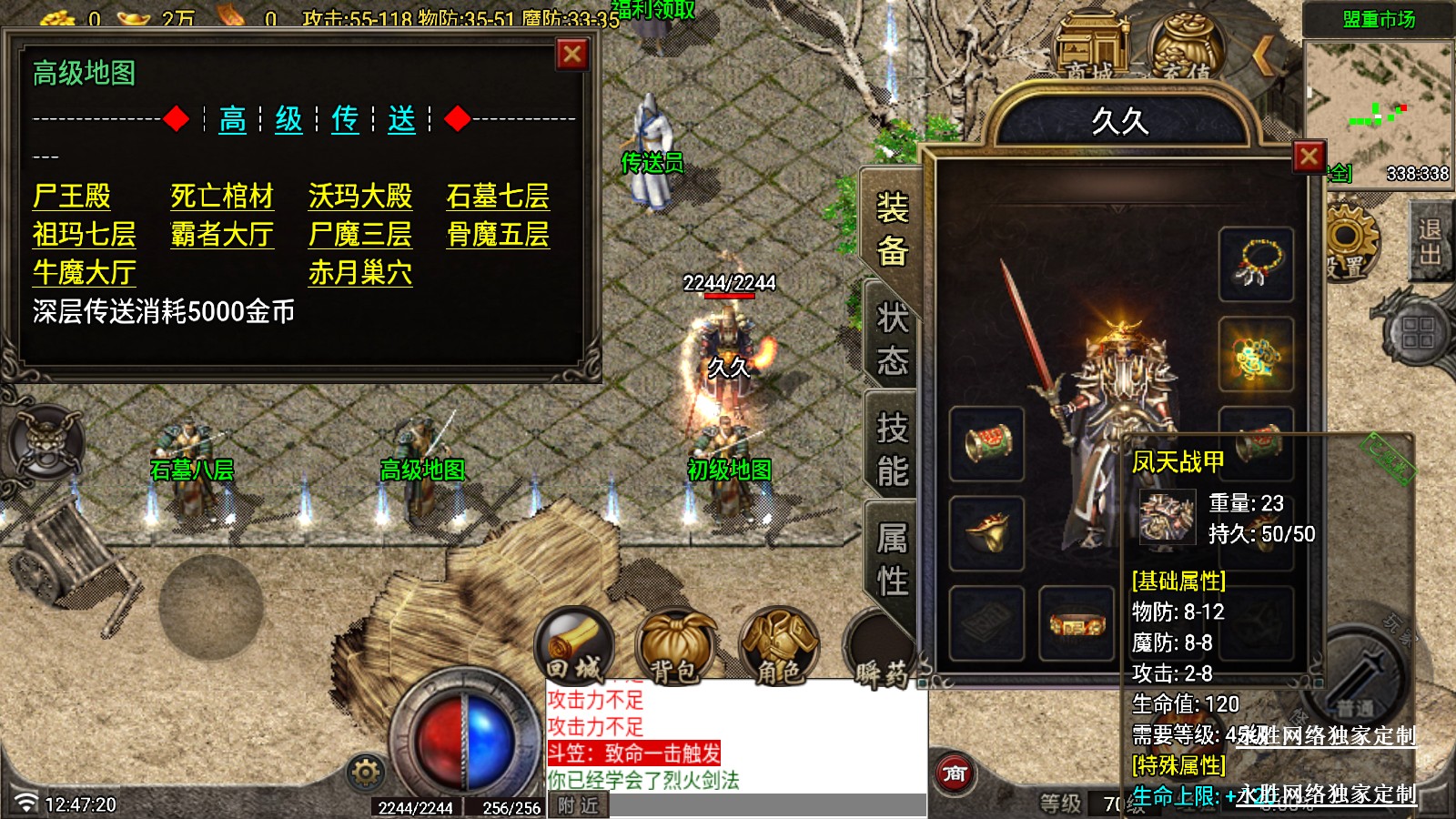Teleport to 赤月巢穴

click(360, 273)
